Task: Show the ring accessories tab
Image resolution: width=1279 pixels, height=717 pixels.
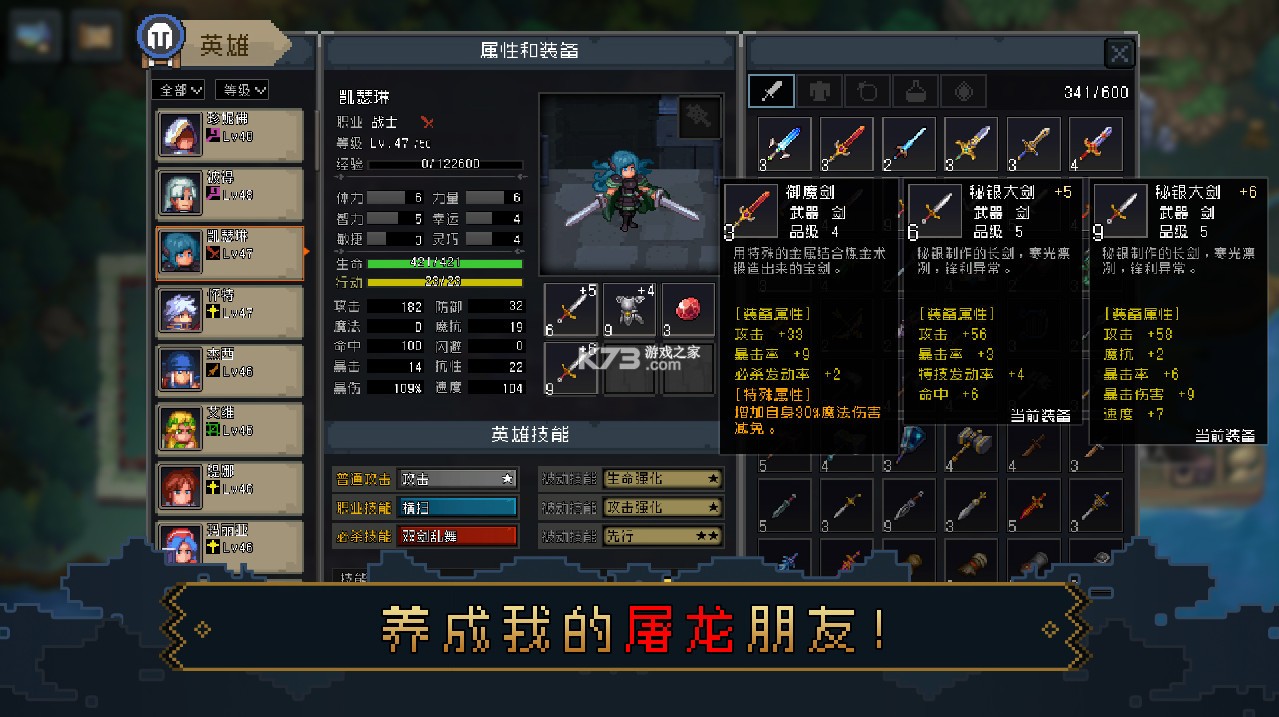Action: pos(868,91)
